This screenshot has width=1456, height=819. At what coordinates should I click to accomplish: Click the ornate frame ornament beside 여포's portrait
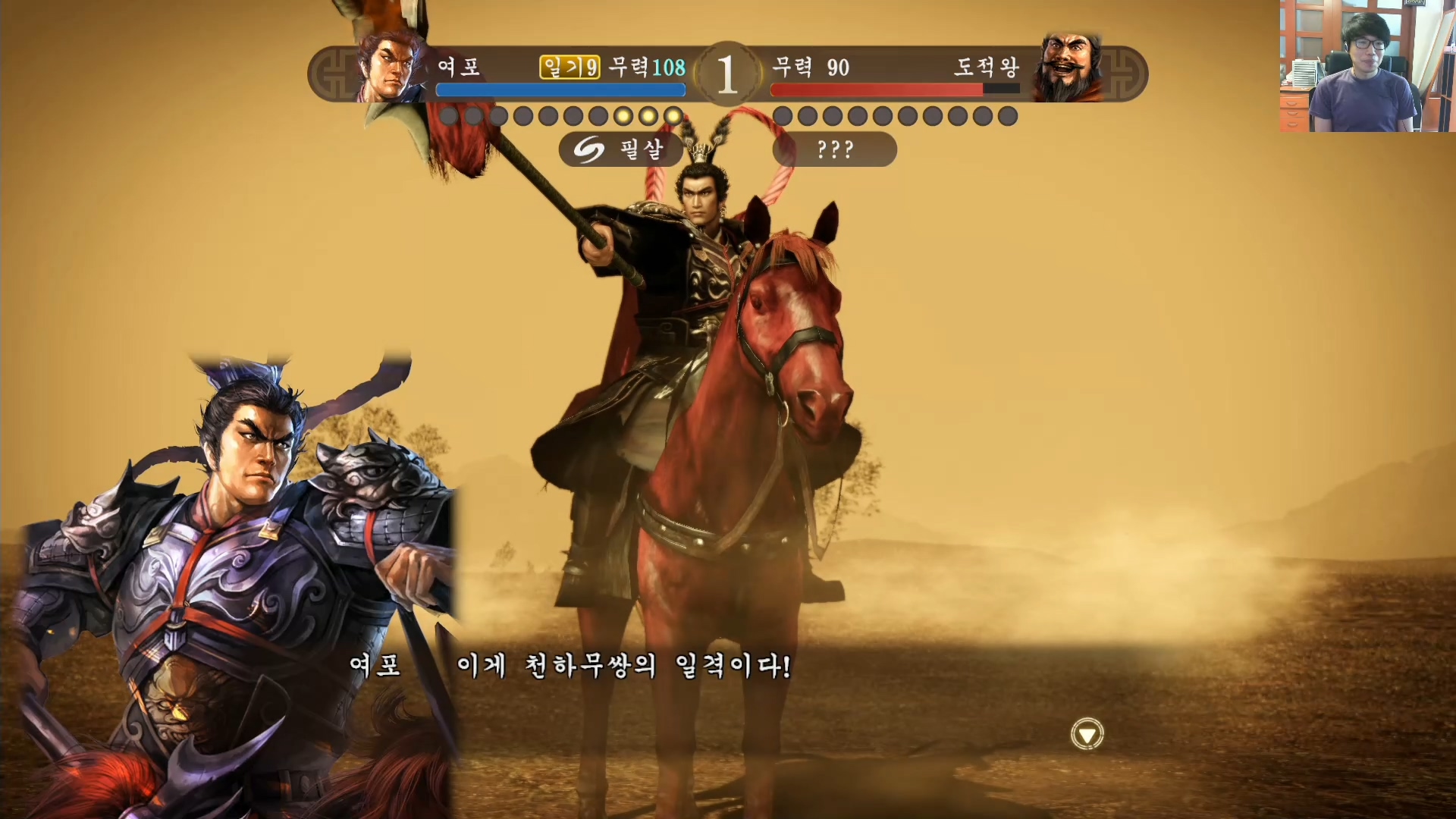[334, 74]
